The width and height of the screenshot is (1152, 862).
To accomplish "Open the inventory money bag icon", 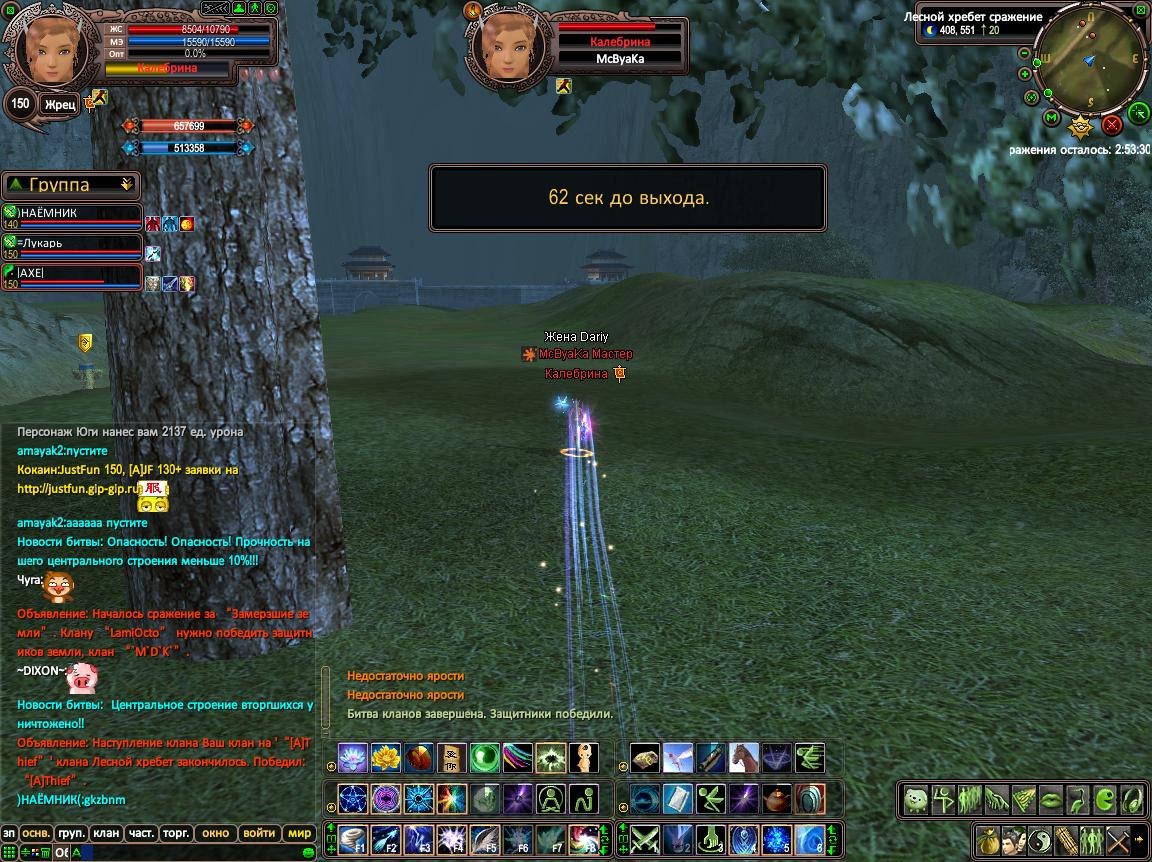I will tap(990, 840).
